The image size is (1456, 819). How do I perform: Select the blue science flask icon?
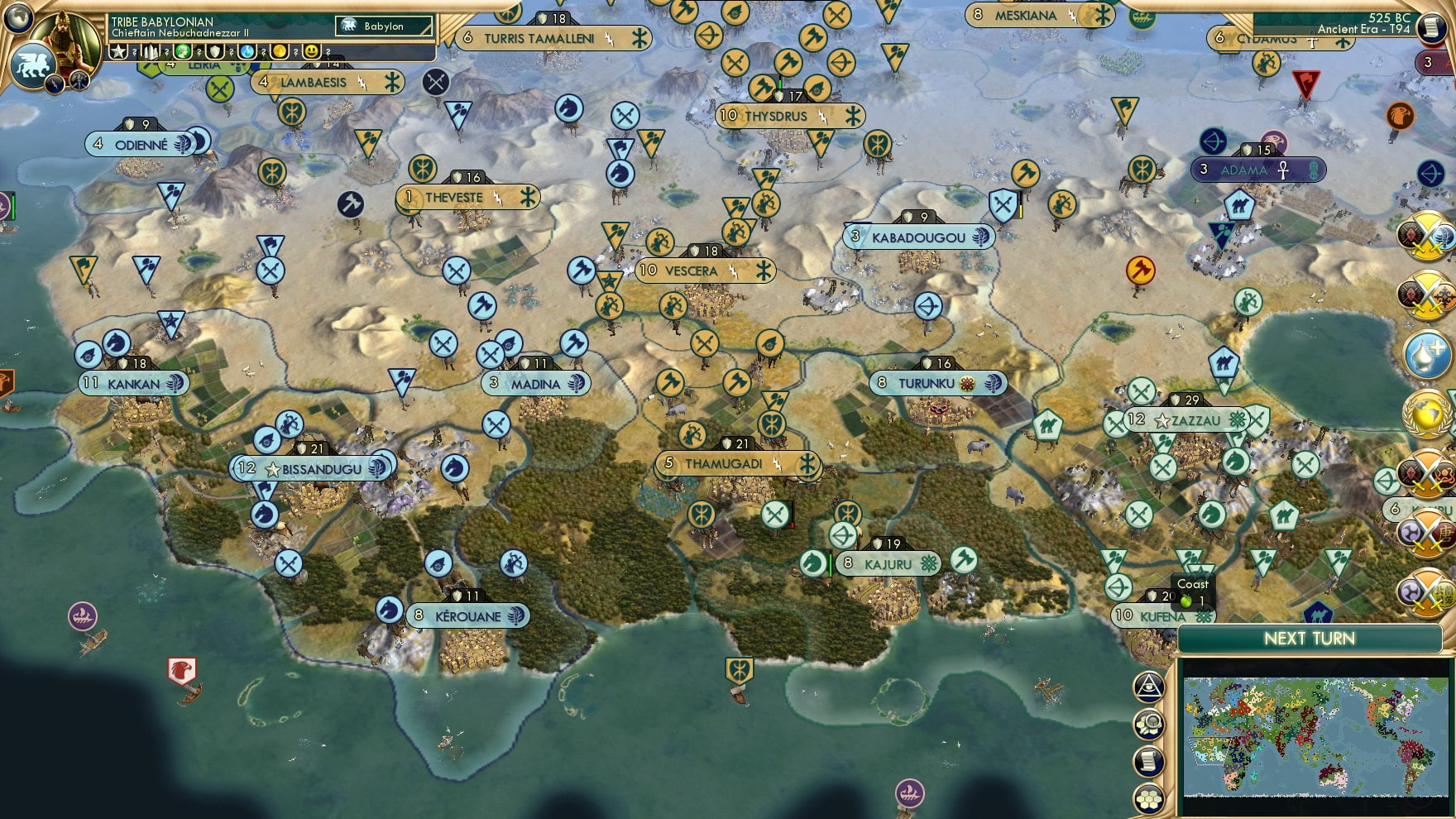247,51
